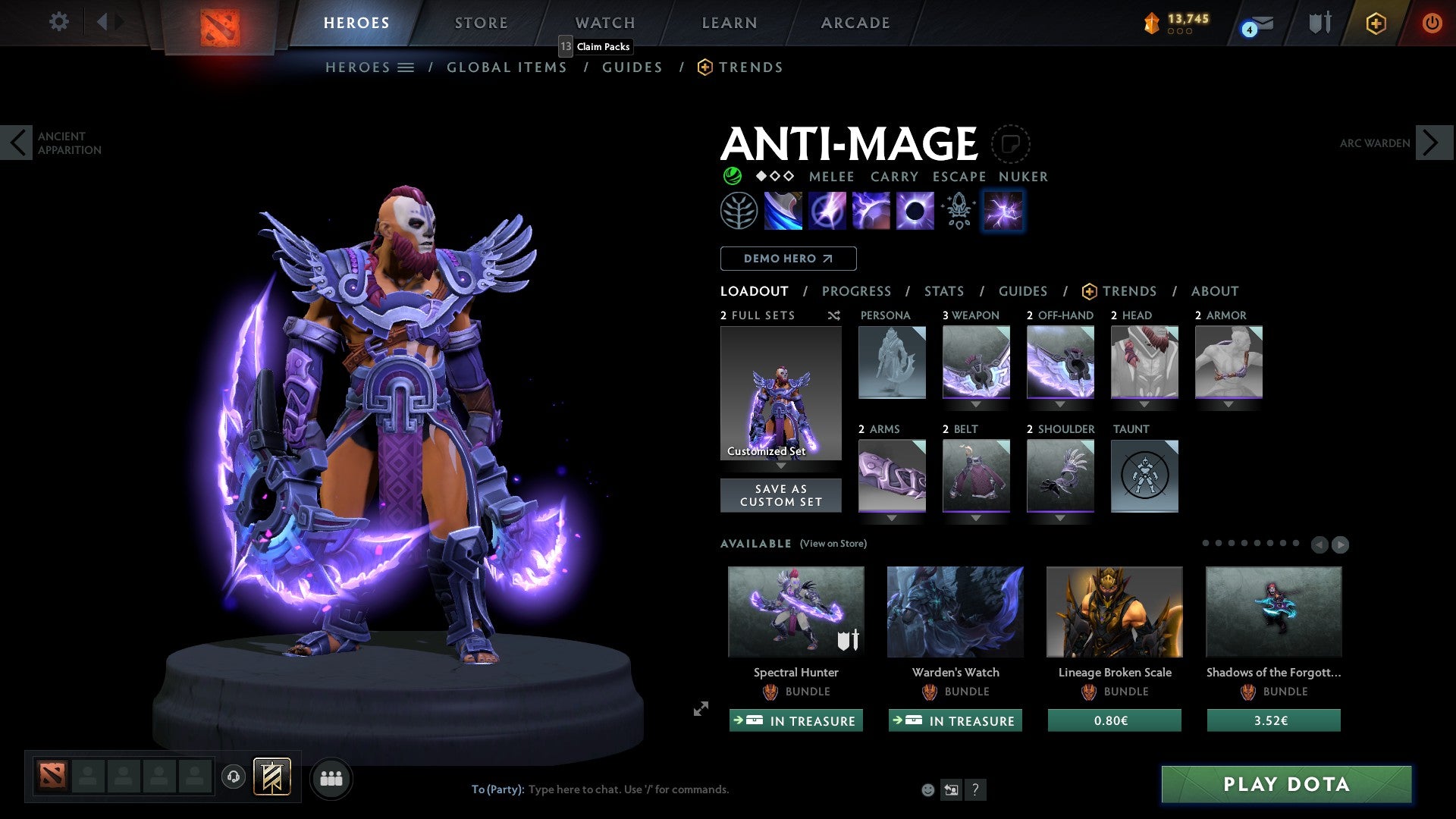The image size is (1456, 819).
Task: Toggle the loadout shuffle icon
Action: click(x=833, y=315)
